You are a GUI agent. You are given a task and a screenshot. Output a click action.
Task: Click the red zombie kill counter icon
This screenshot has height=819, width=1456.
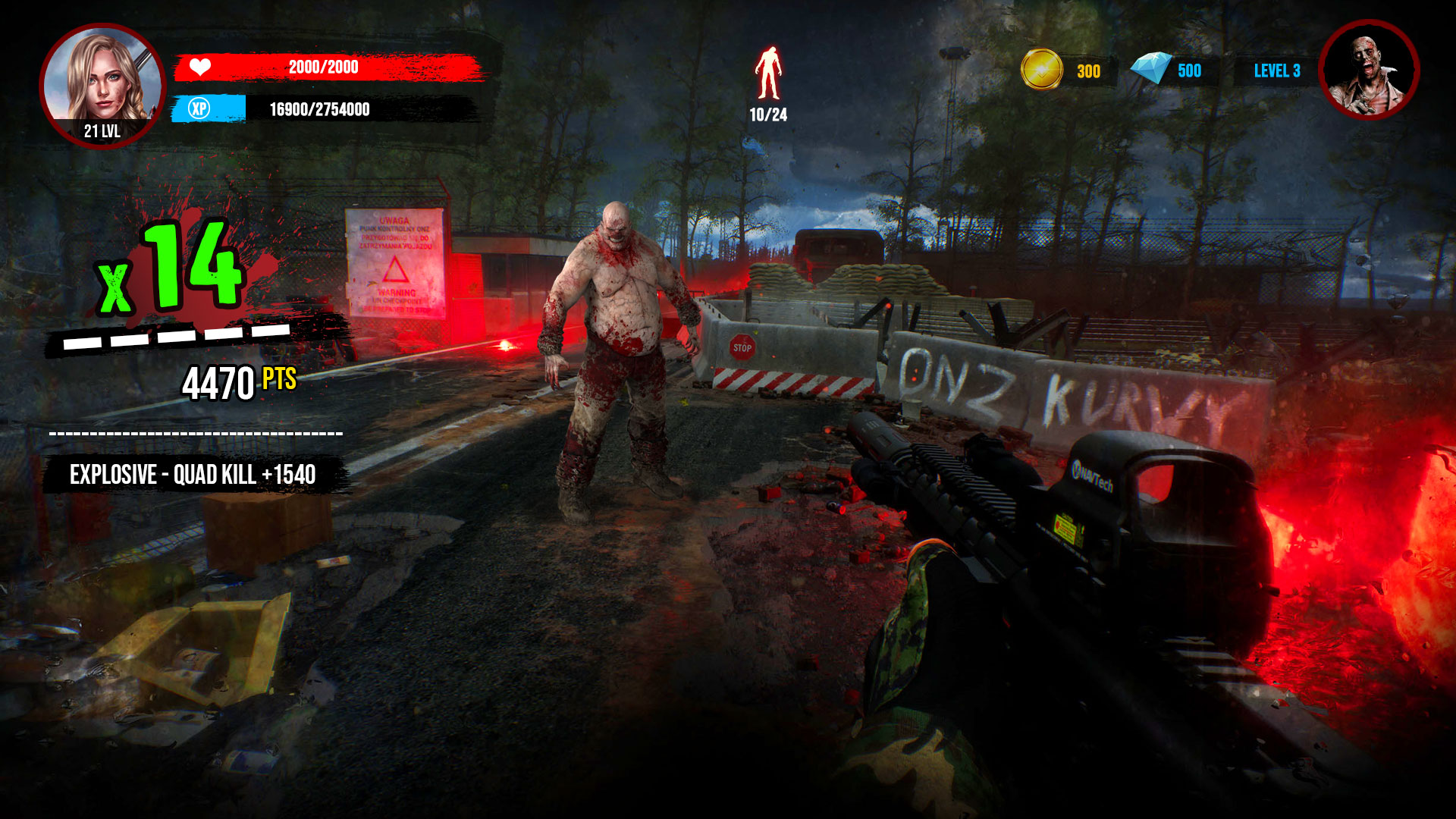pos(768,74)
